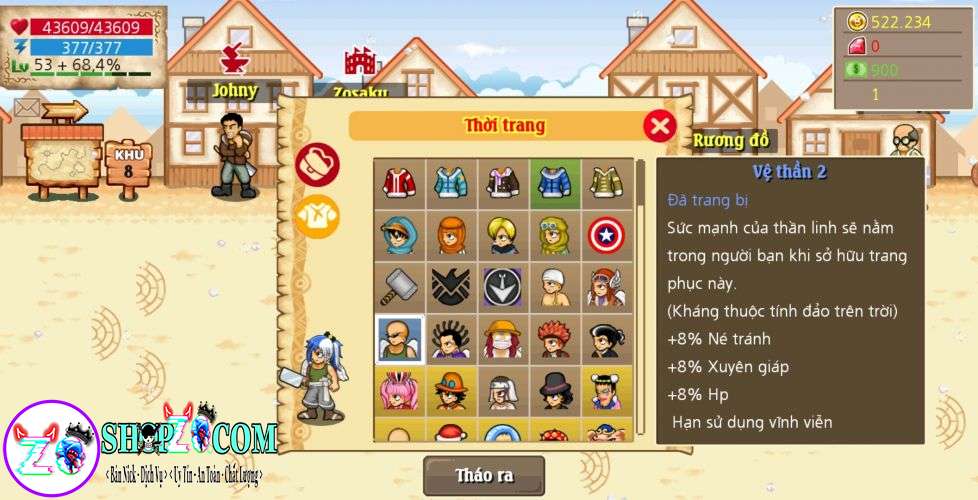The width and height of the screenshot is (978, 500).
Task: Pick the black eagle emblem item
Action: click(x=451, y=287)
